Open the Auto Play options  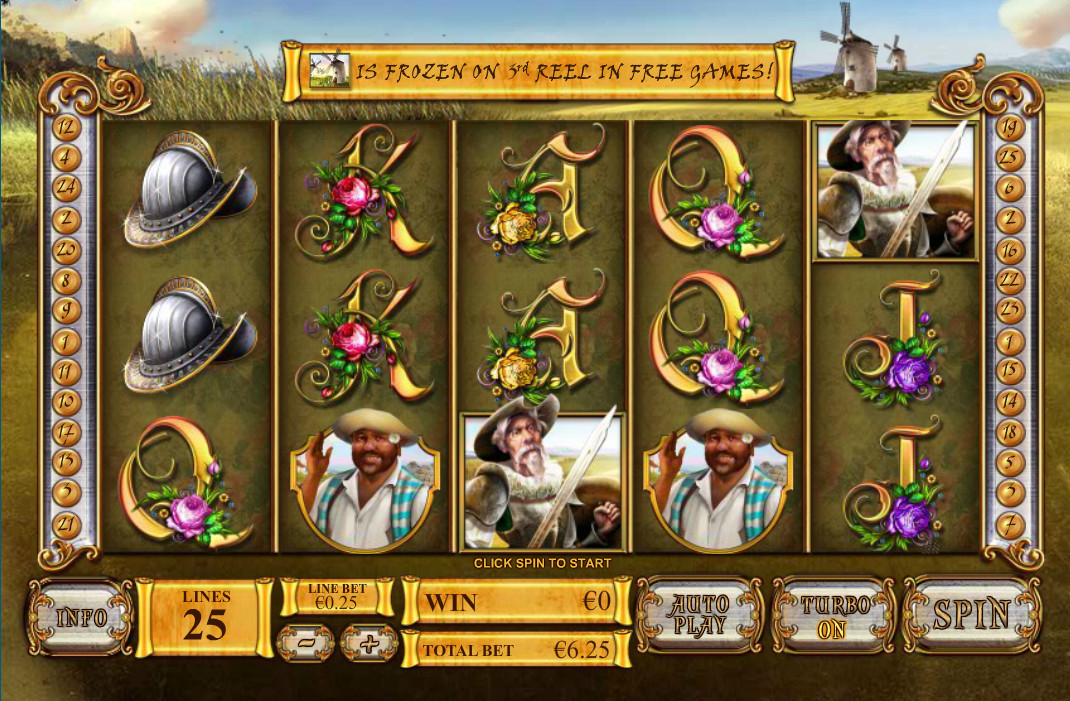point(700,615)
